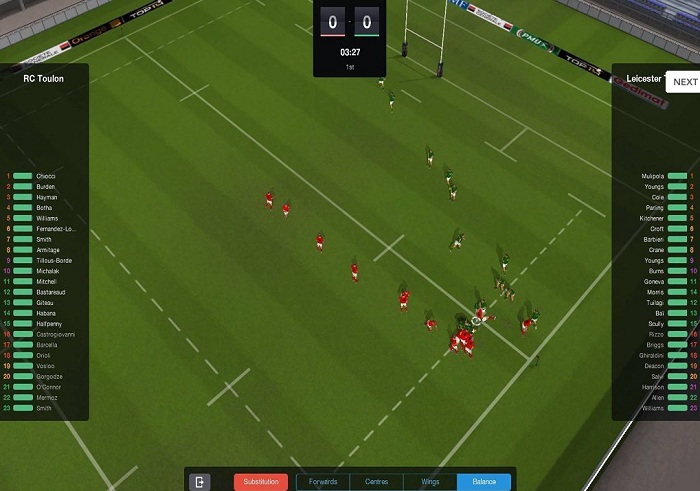Choose Parling from the Leicester roster
700x491 pixels.
[x=654, y=208]
